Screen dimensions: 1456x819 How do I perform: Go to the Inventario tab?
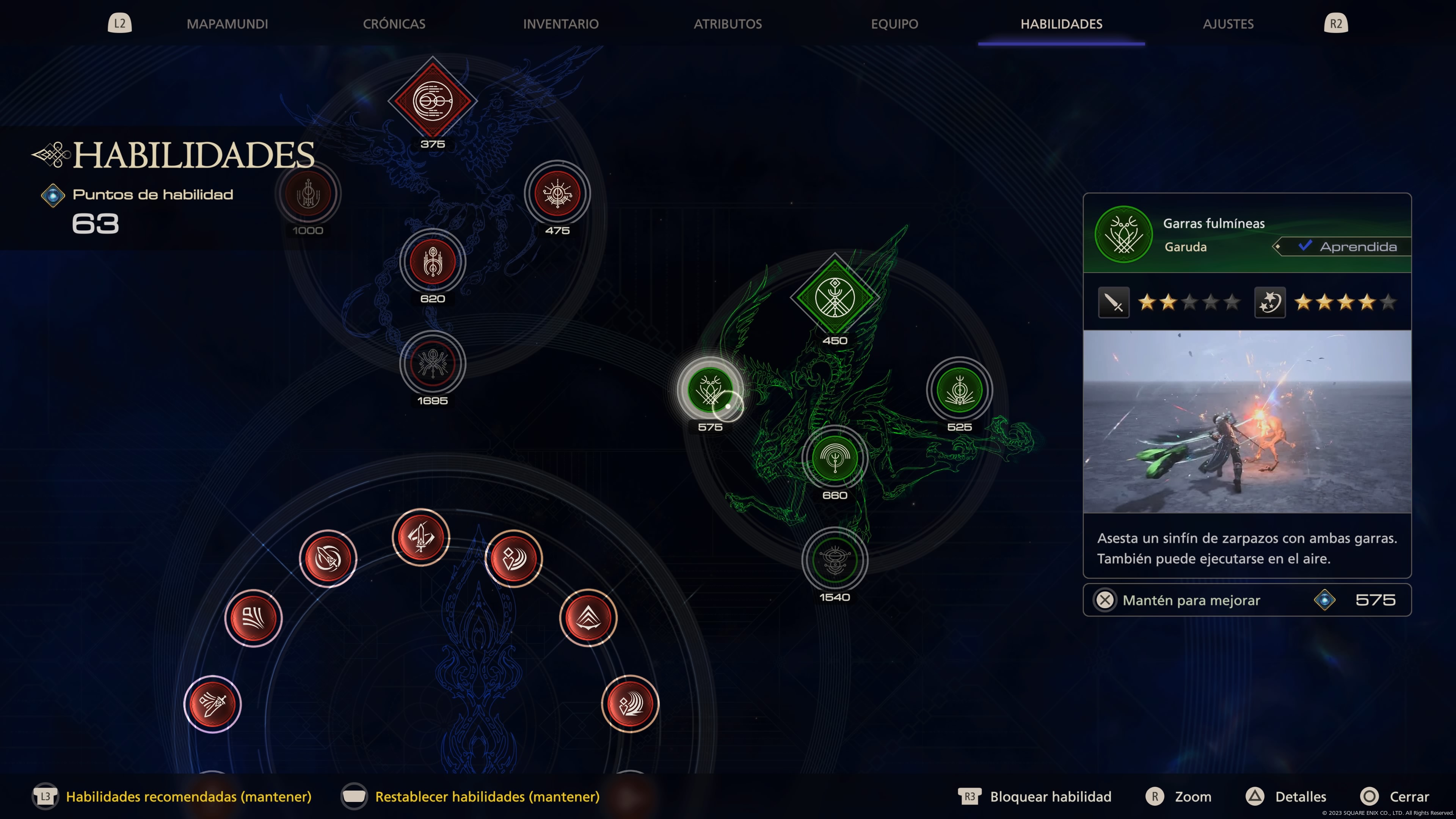[560, 24]
